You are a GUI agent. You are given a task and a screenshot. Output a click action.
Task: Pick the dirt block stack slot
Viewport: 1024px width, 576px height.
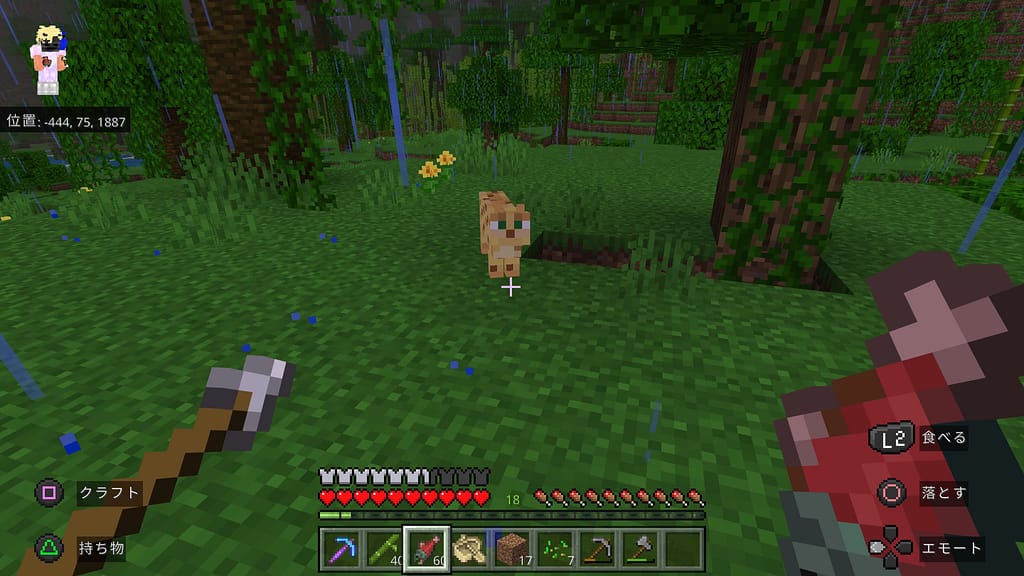point(513,548)
